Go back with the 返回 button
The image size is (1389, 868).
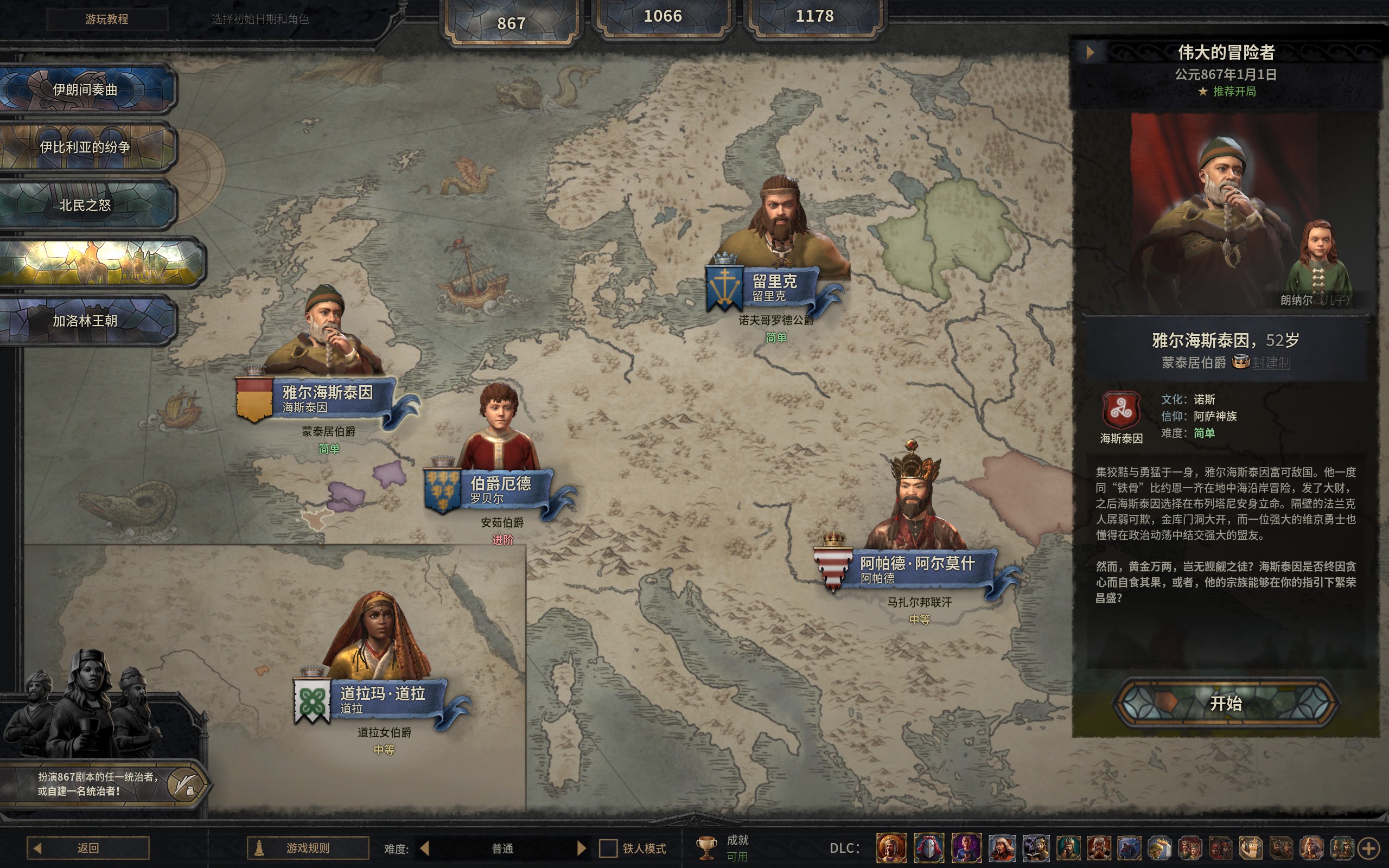coord(88,848)
